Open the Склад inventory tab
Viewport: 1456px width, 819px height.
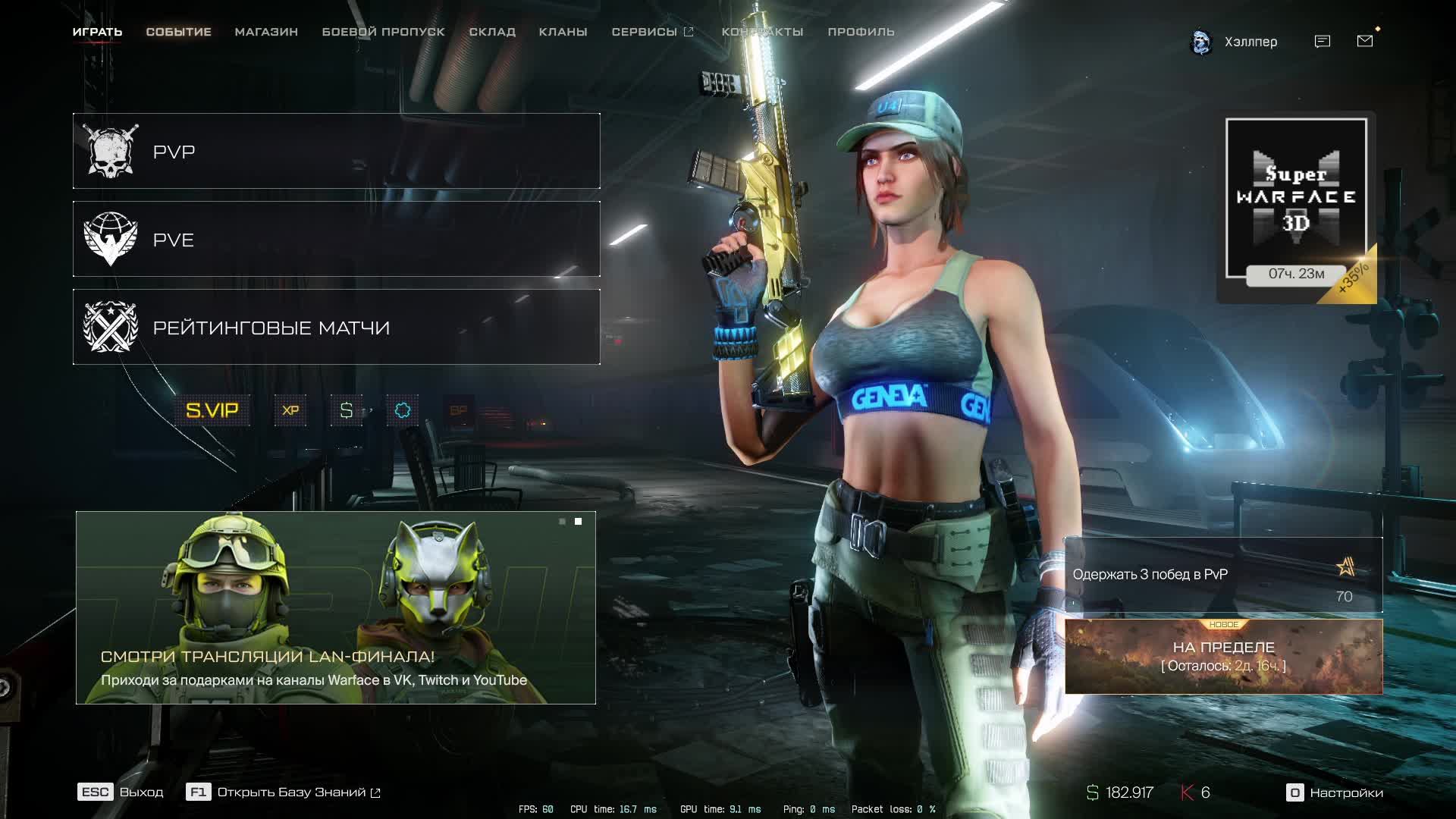click(x=492, y=32)
